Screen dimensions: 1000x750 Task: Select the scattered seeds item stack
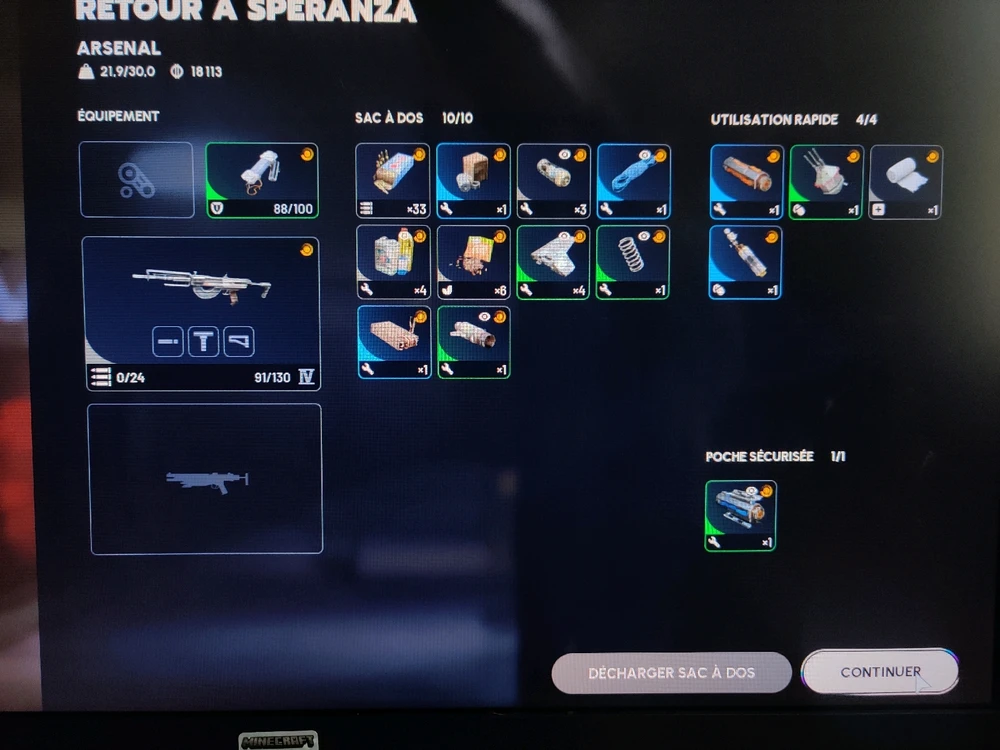[473, 262]
